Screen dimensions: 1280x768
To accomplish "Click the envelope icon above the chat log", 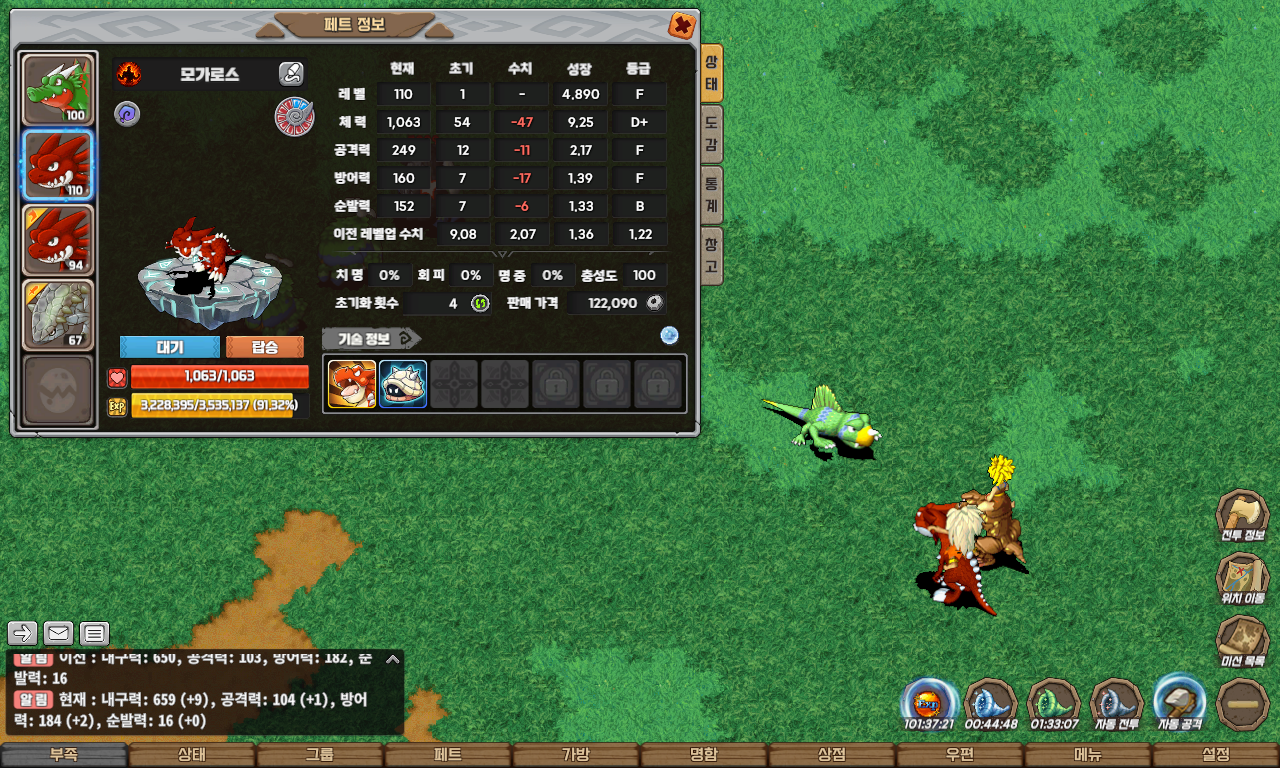I will tap(59, 633).
